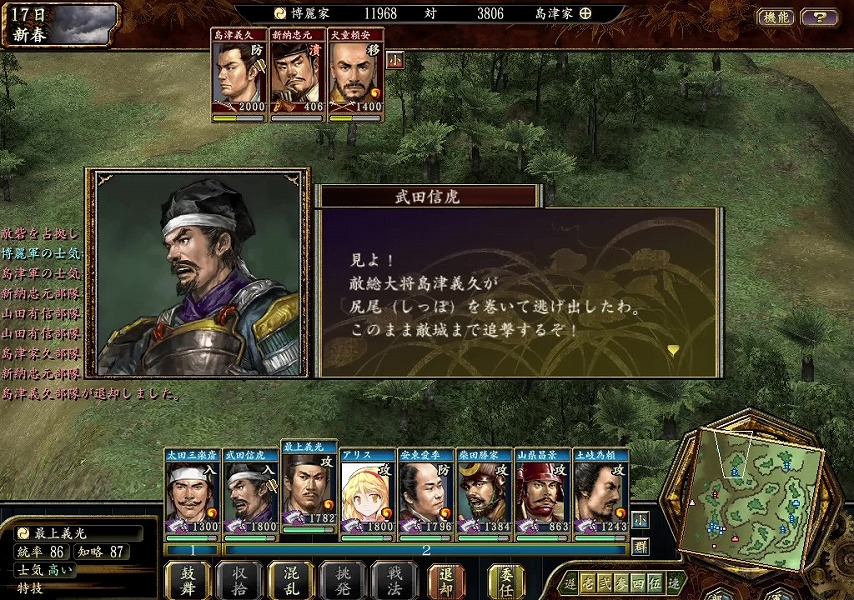Toggle the 群 group button beside the minimap
The width and height of the screenshot is (854, 600).
click(640, 546)
